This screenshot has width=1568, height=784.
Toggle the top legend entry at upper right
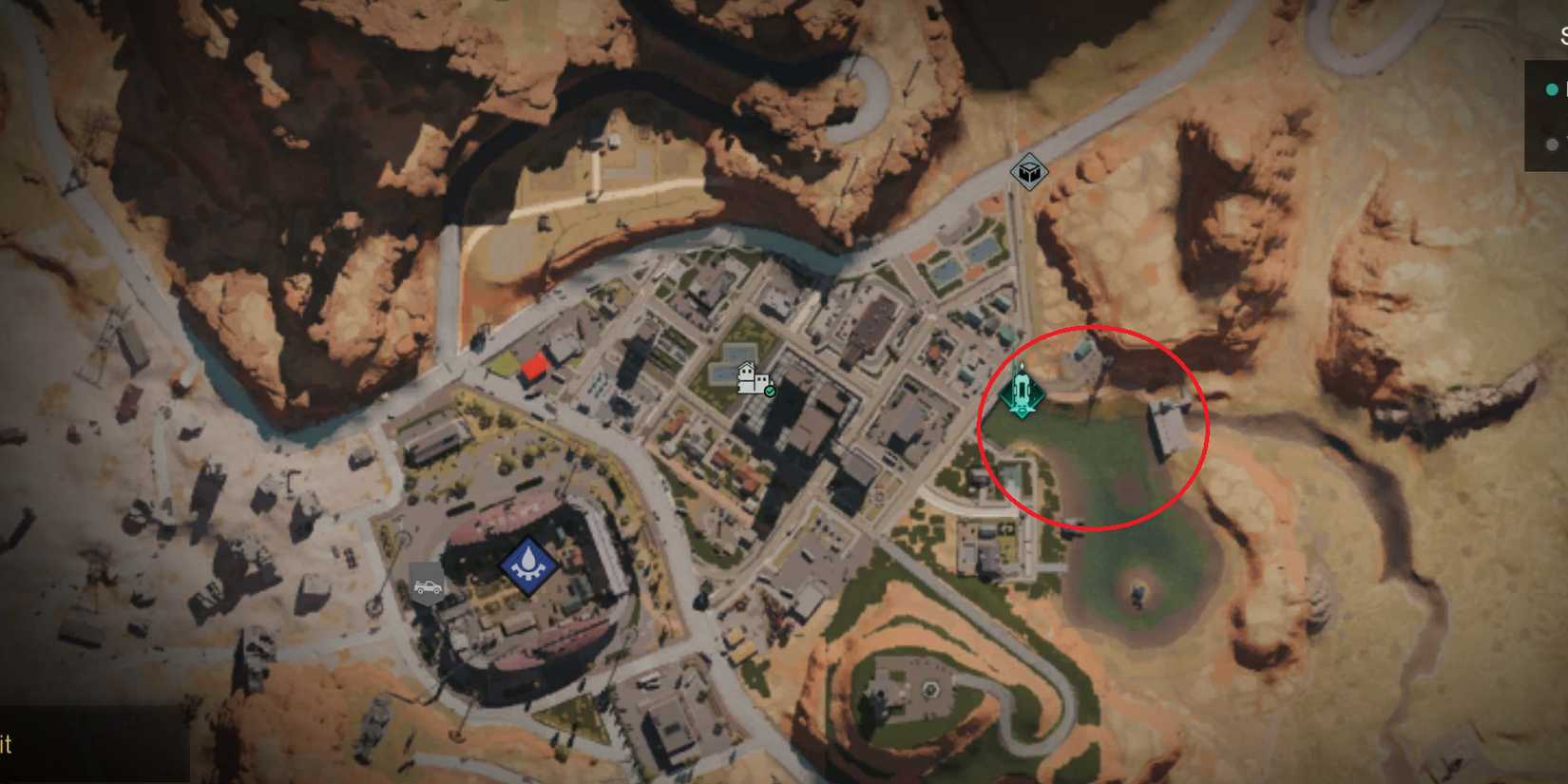[1552, 90]
